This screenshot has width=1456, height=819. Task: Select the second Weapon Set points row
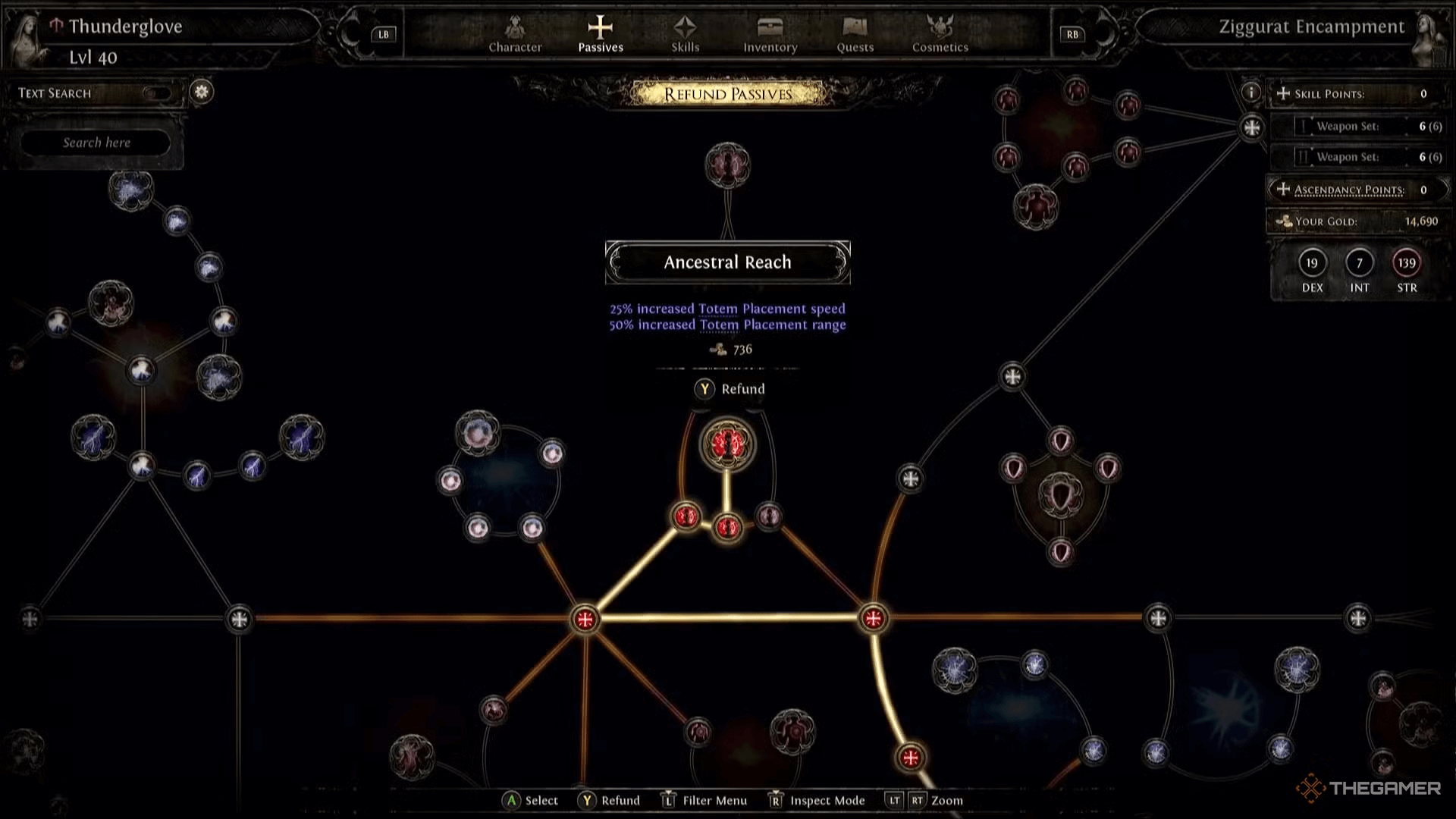[1358, 157]
